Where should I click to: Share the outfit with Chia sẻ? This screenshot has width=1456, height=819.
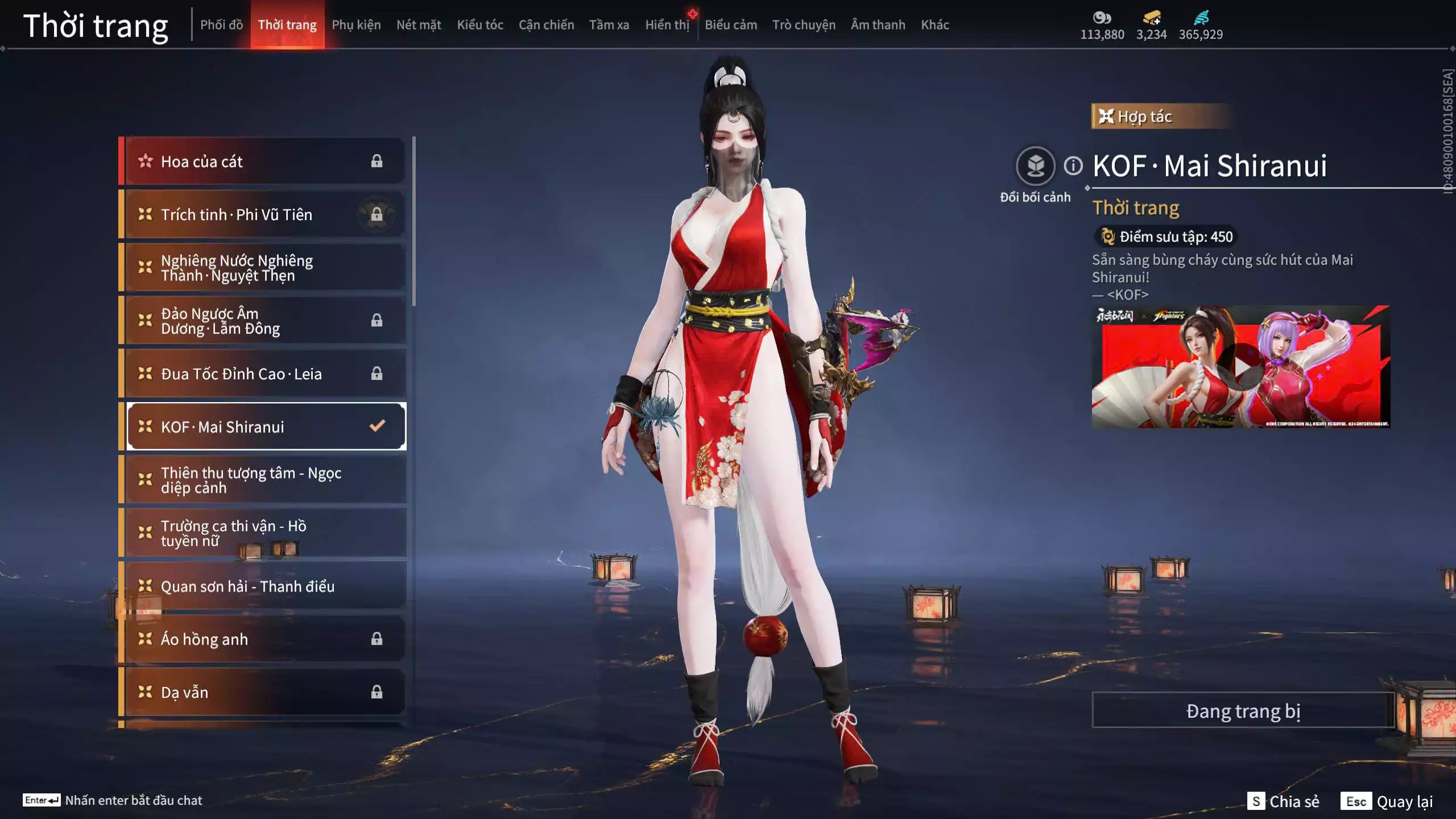(x=1284, y=801)
